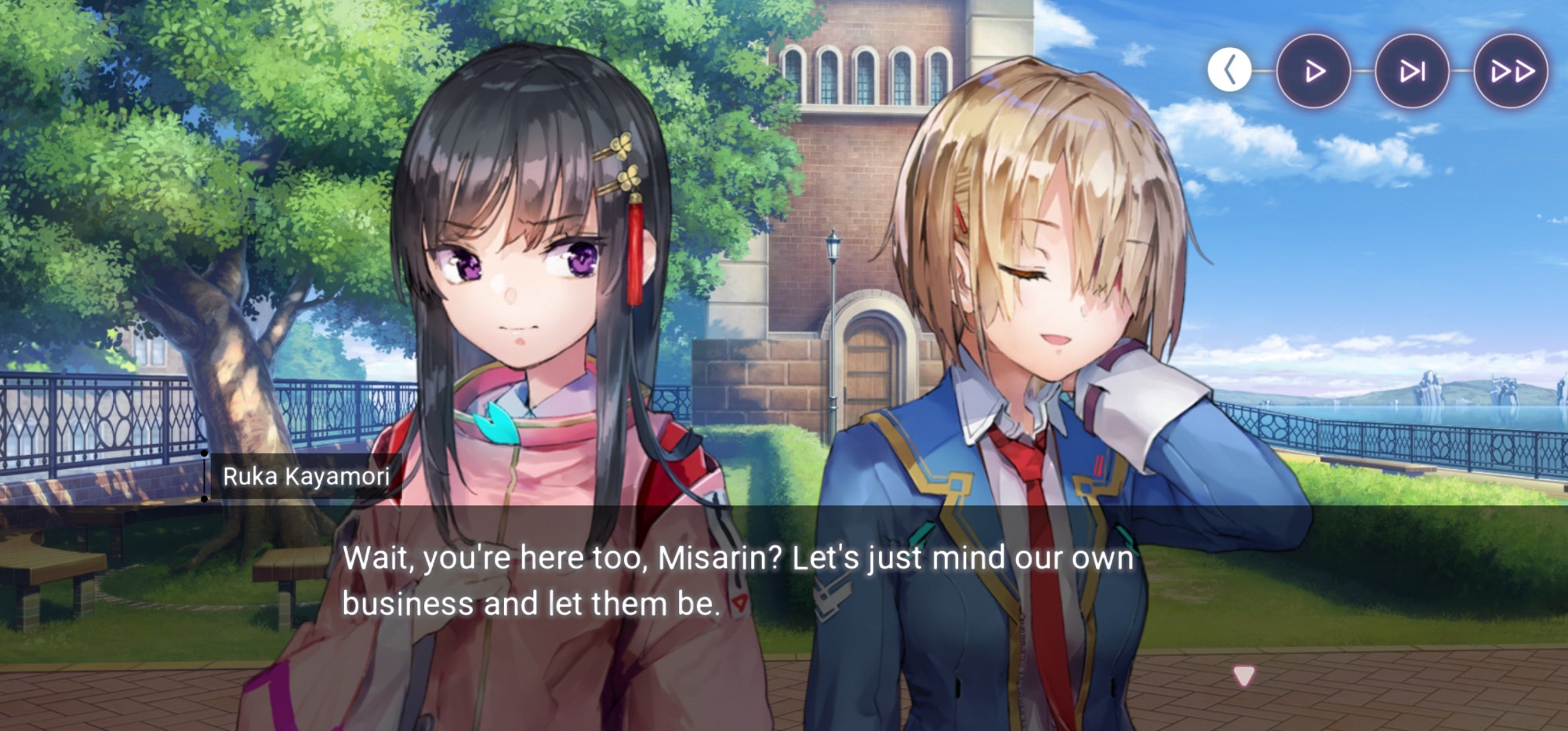Collapse the playback controls with the white arrow

[1229, 71]
